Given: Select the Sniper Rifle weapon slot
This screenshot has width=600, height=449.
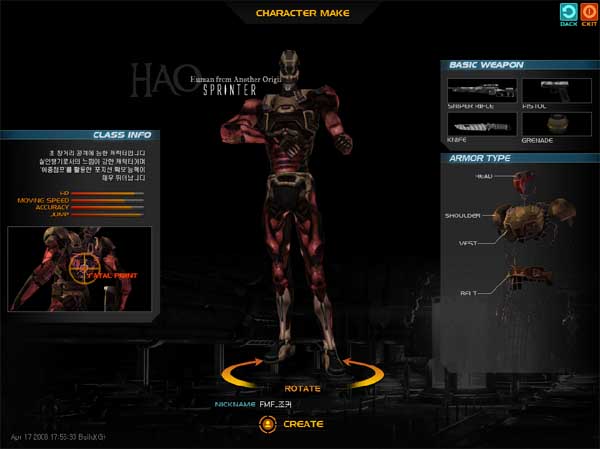Looking at the screenshot, I should [x=481, y=92].
